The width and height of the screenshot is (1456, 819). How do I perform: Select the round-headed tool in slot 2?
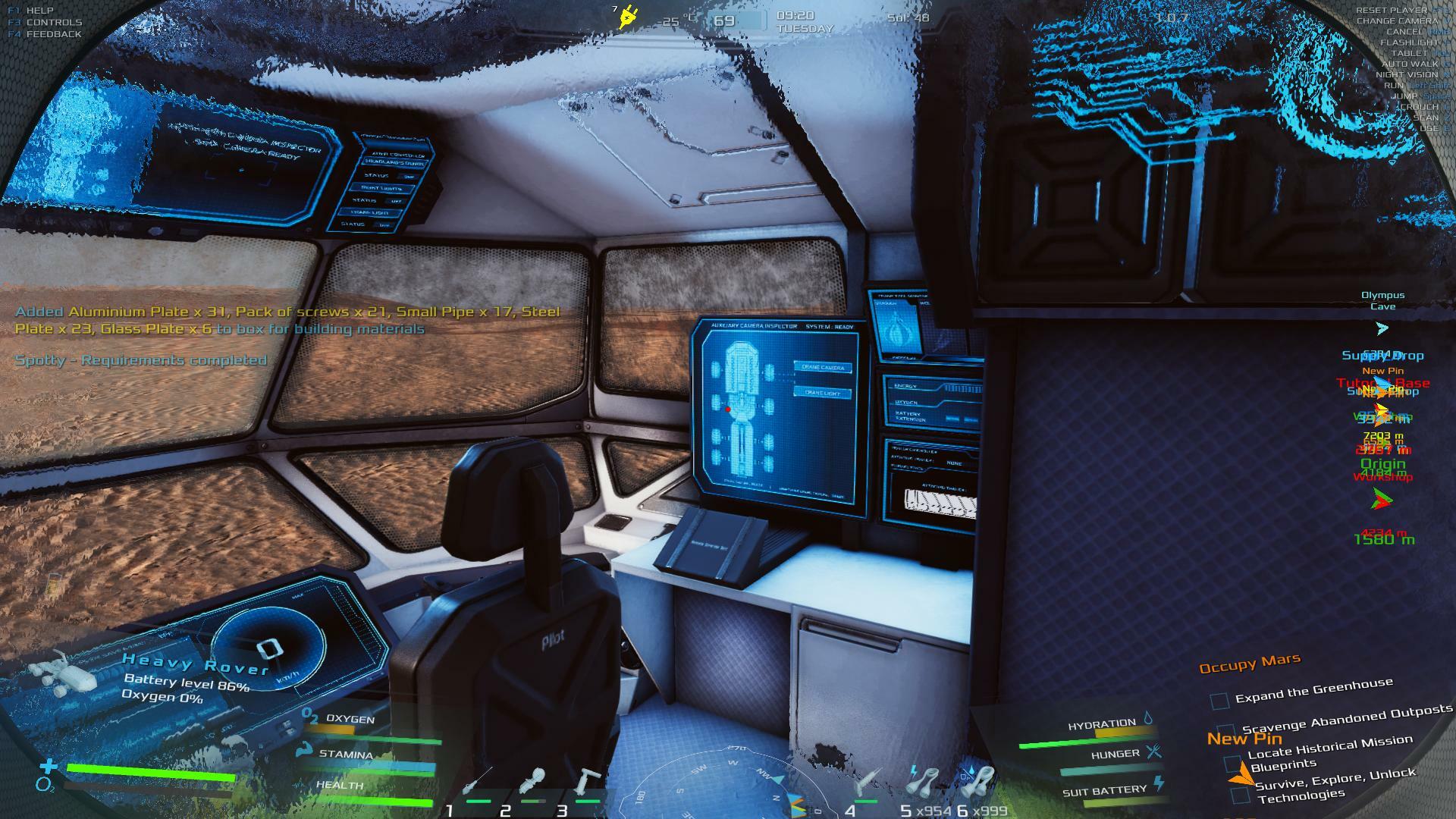point(534,783)
